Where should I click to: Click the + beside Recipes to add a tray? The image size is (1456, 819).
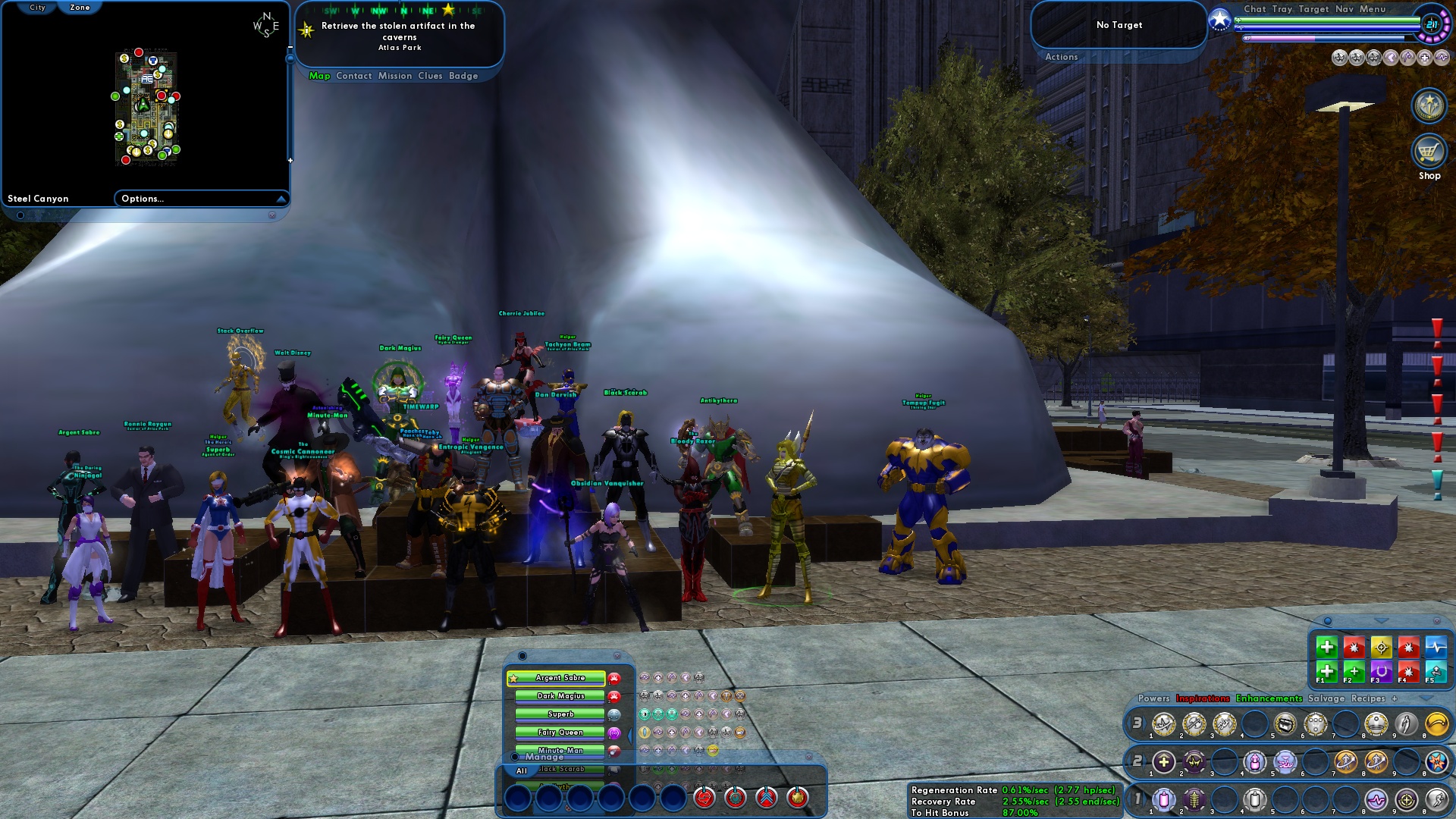point(1394,698)
